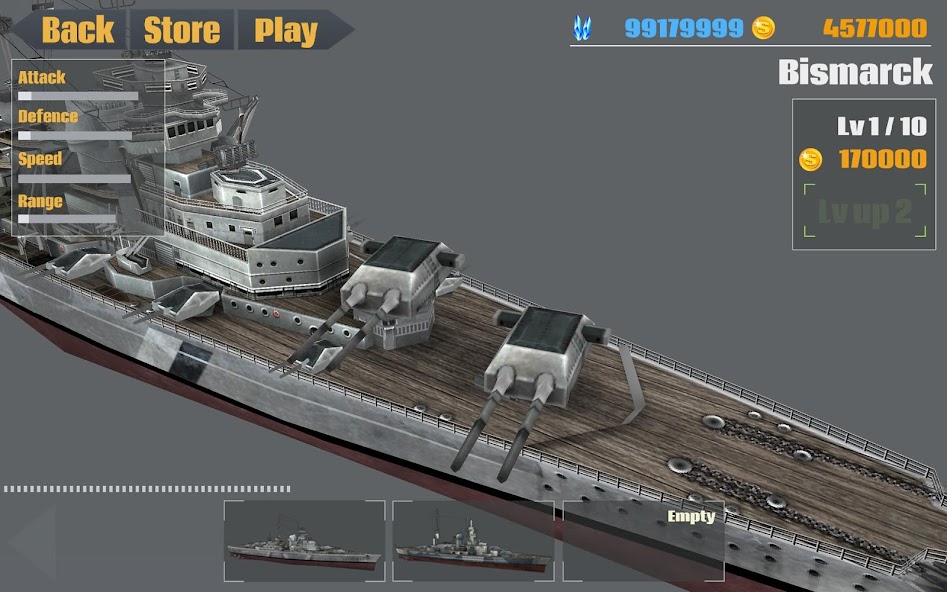Go back using the Back button
This screenshot has width=947, height=592.
pyautogui.click(x=76, y=30)
